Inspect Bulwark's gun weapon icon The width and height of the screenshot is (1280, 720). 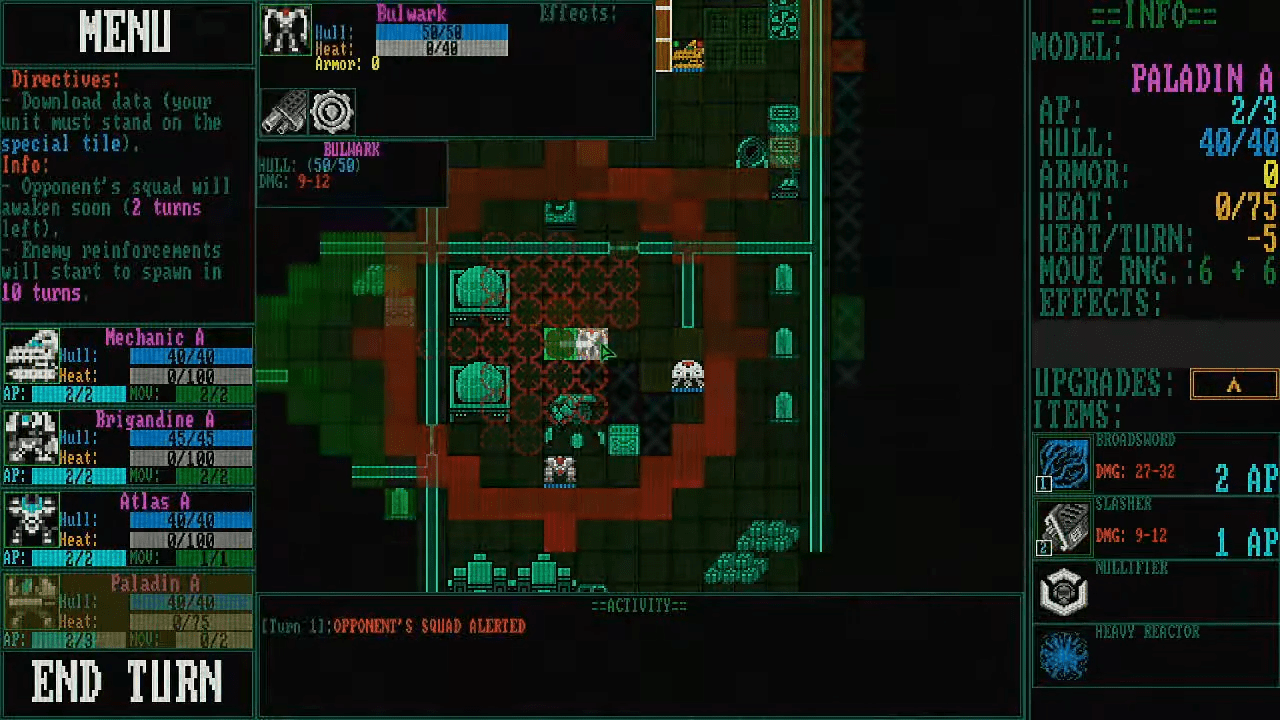tap(284, 112)
